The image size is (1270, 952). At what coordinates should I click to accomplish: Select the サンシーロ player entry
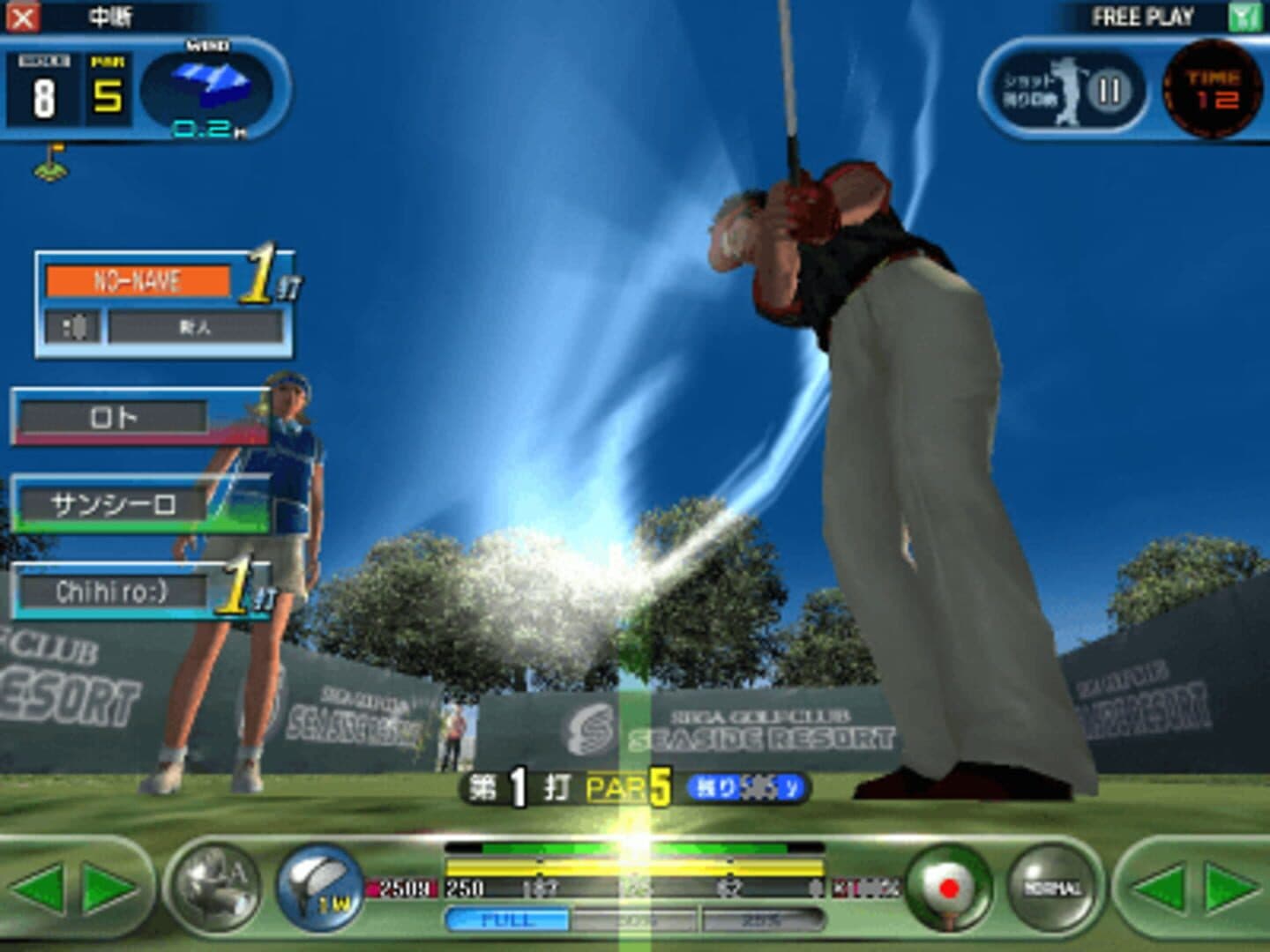click(115, 504)
